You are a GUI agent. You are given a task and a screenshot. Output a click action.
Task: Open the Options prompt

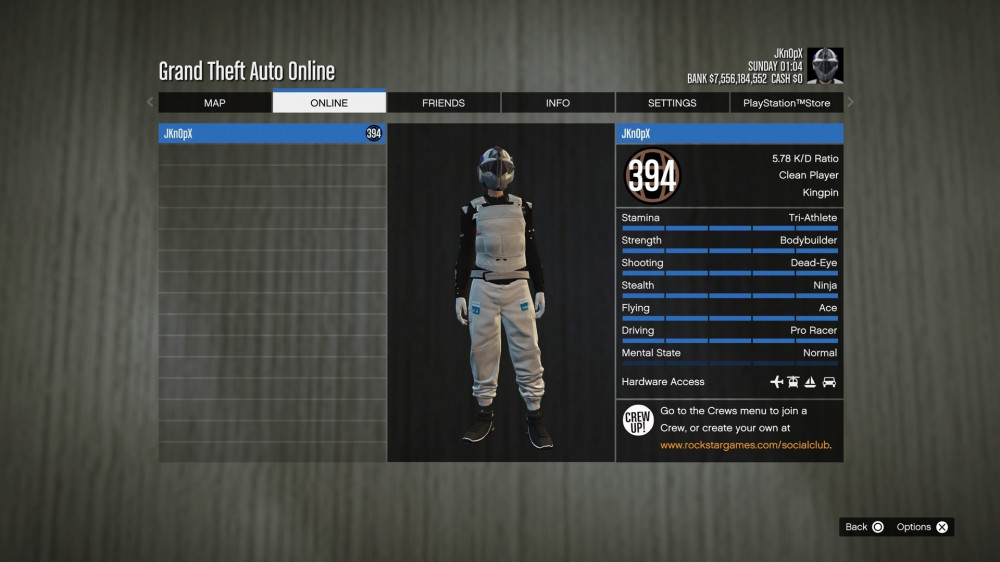[923, 527]
